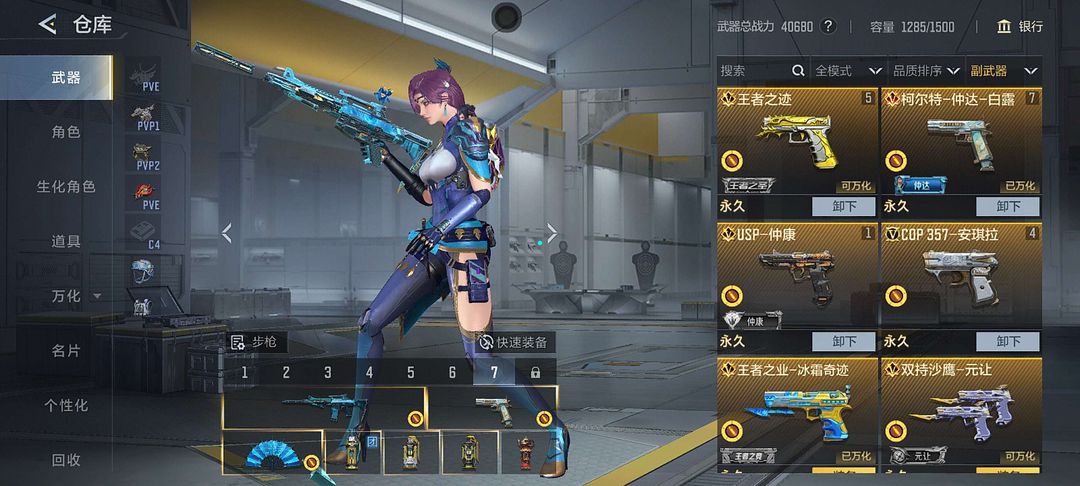Image resolution: width=1080 pixels, height=486 pixels.
Task: Show the help for 武器总战力
Action: coord(828,26)
